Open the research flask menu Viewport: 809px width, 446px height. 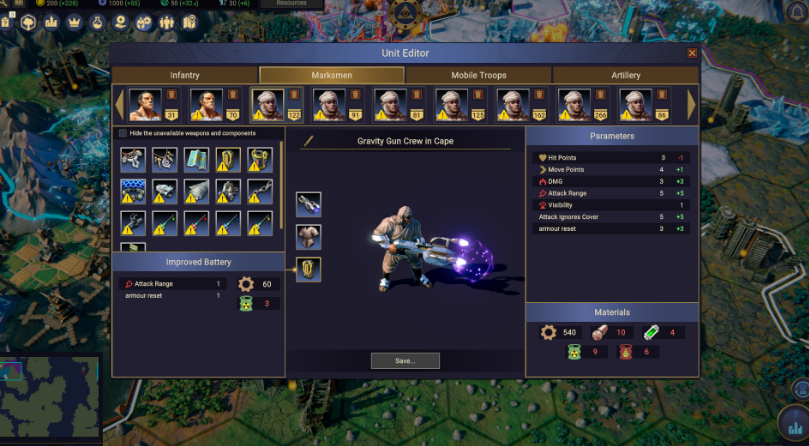click(98, 21)
